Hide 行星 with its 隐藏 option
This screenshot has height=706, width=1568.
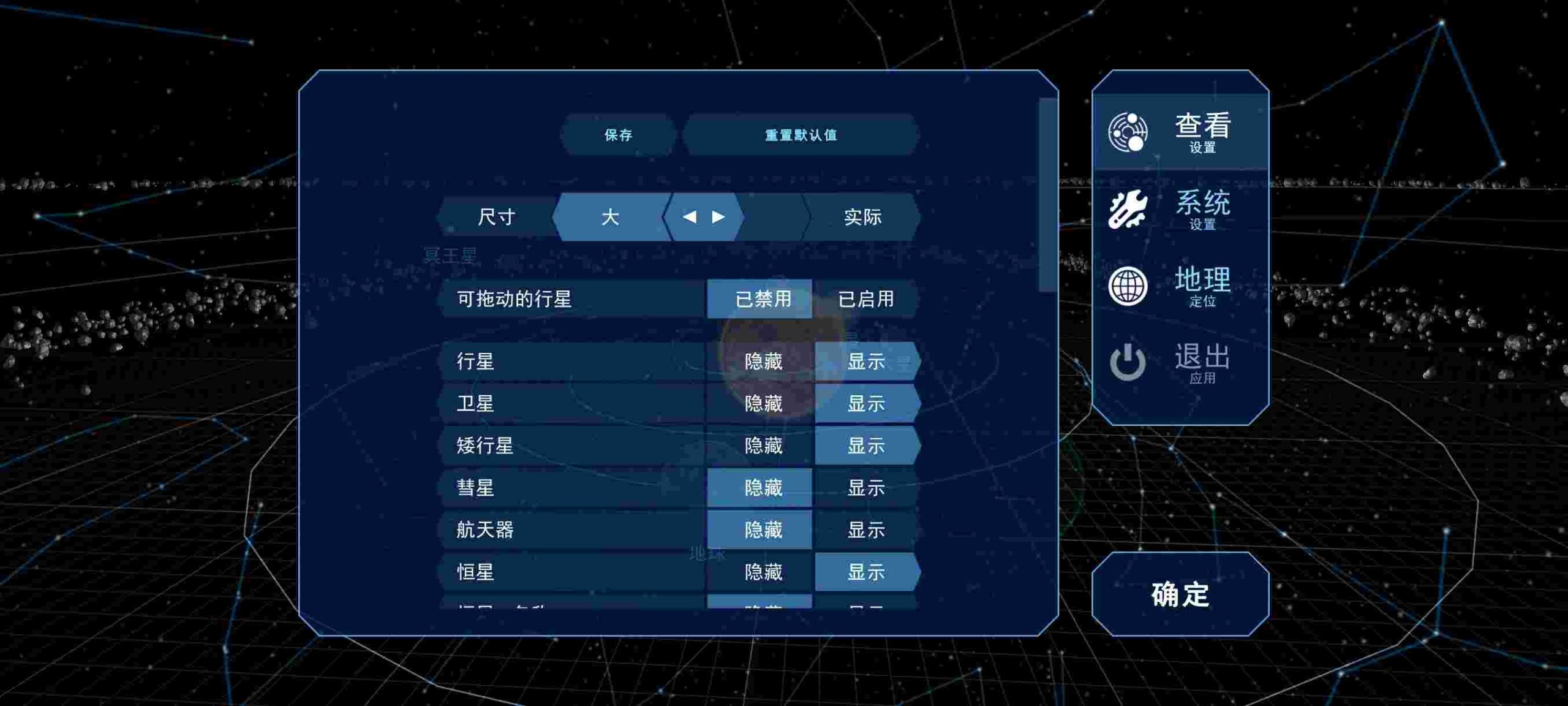tap(763, 362)
